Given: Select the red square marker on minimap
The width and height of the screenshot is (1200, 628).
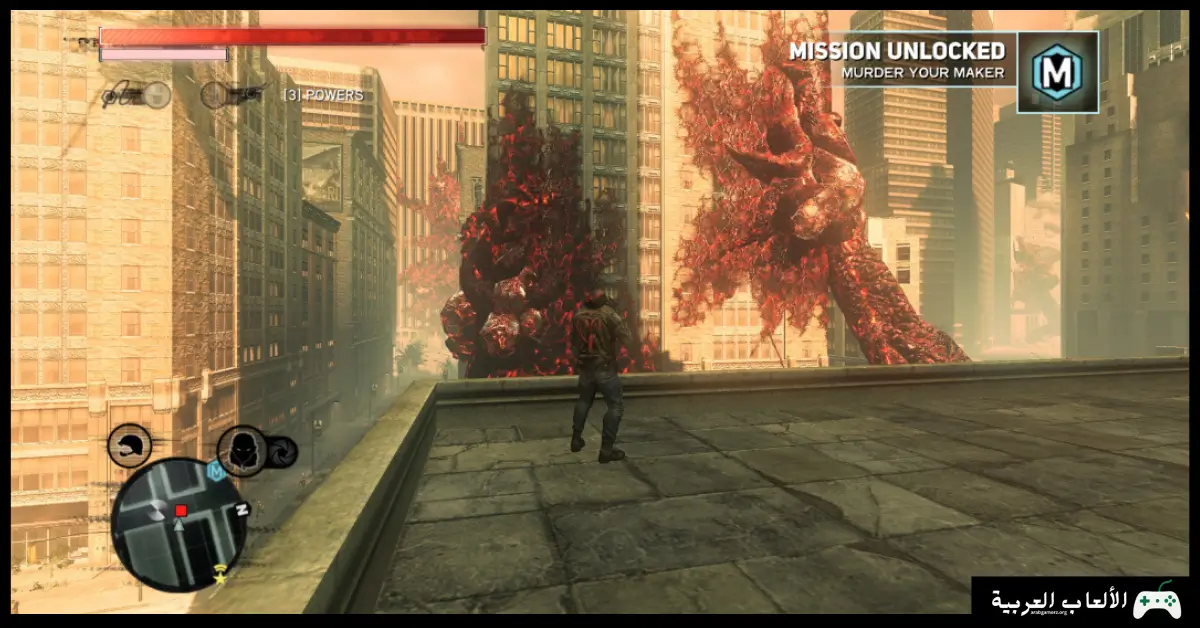Looking at the screenshot, I should [x=181, y=511].
